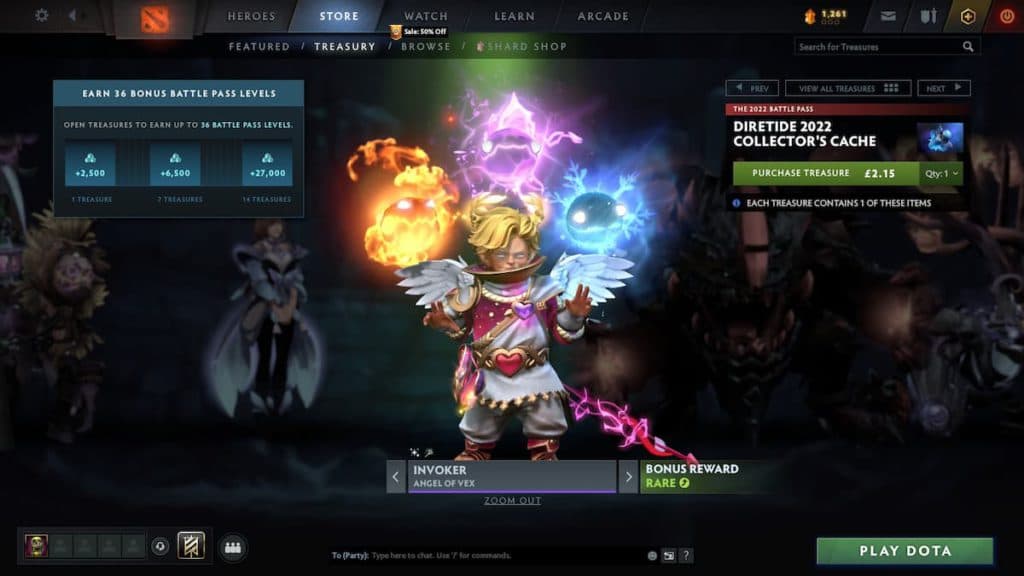Go to the Arcade tab

coord(603,16)
